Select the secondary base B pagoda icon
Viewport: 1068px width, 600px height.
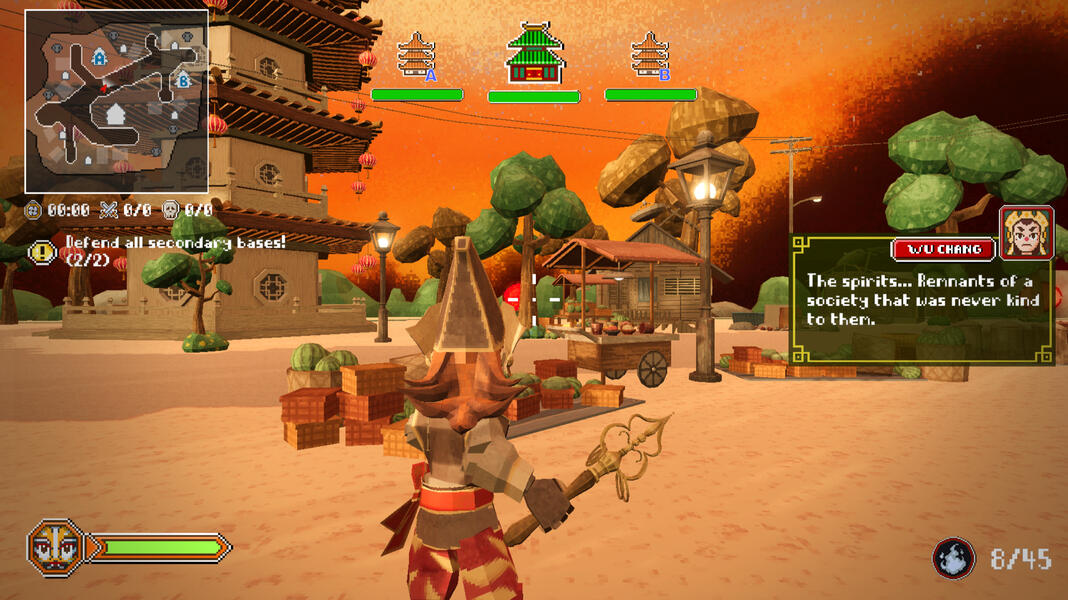(x=650, y=56)
